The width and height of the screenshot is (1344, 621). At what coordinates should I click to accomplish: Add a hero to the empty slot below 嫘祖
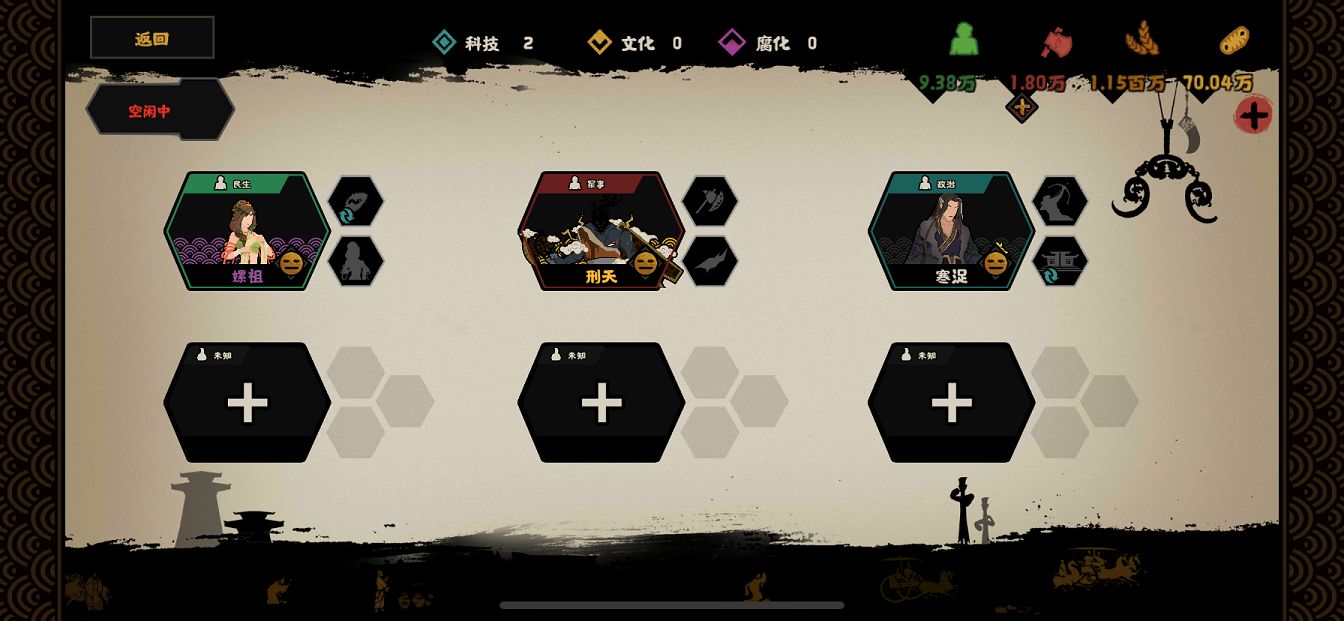pyautogui.click(x=247, y=402)
